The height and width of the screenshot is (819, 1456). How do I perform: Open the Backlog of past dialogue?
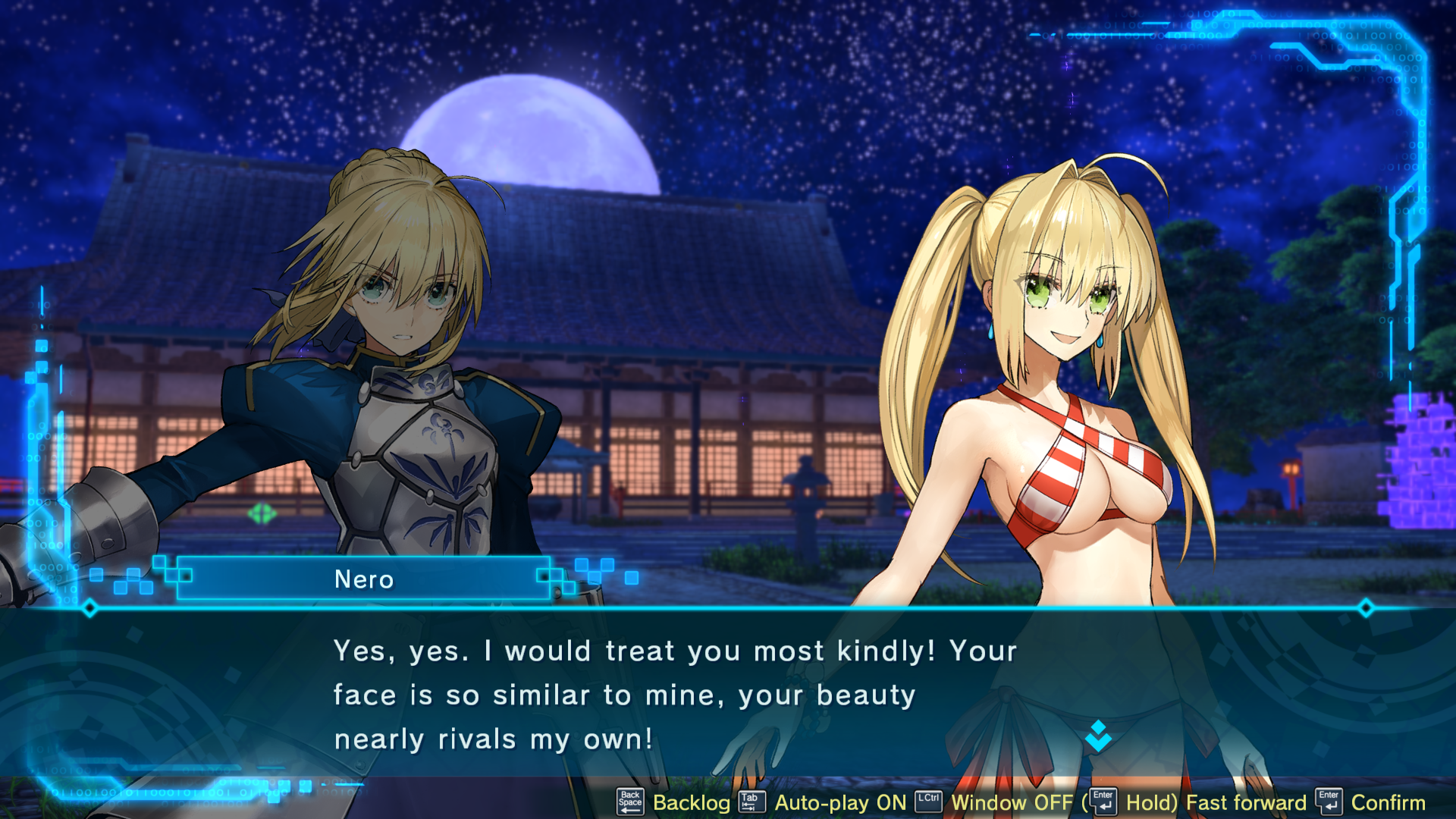click(x=691, y=802)
